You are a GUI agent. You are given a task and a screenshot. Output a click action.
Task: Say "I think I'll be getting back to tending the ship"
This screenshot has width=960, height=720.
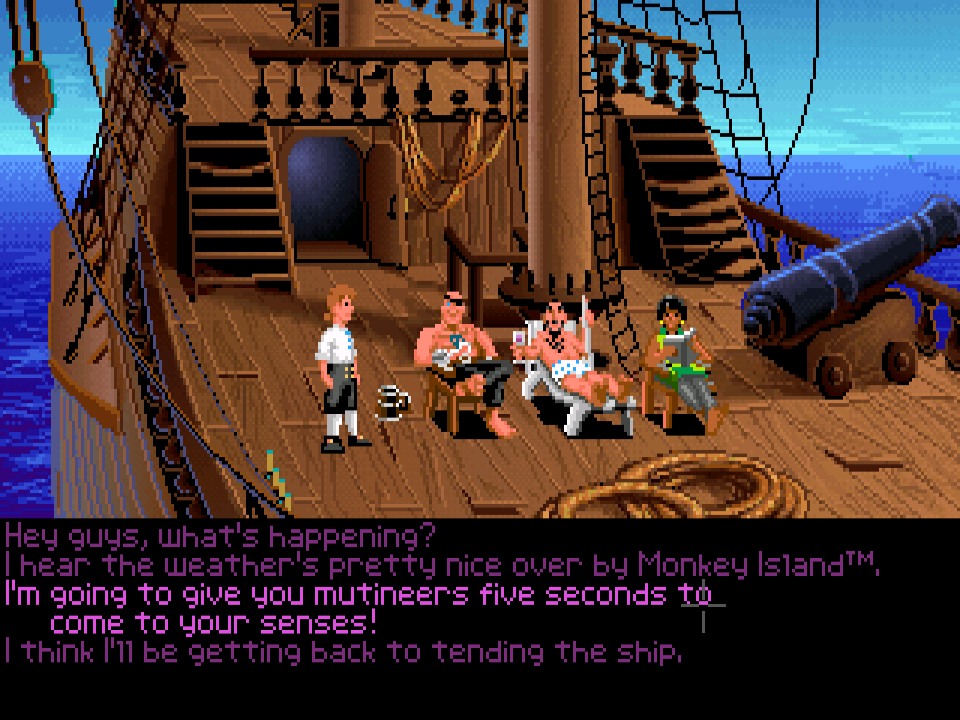(343, 653)
